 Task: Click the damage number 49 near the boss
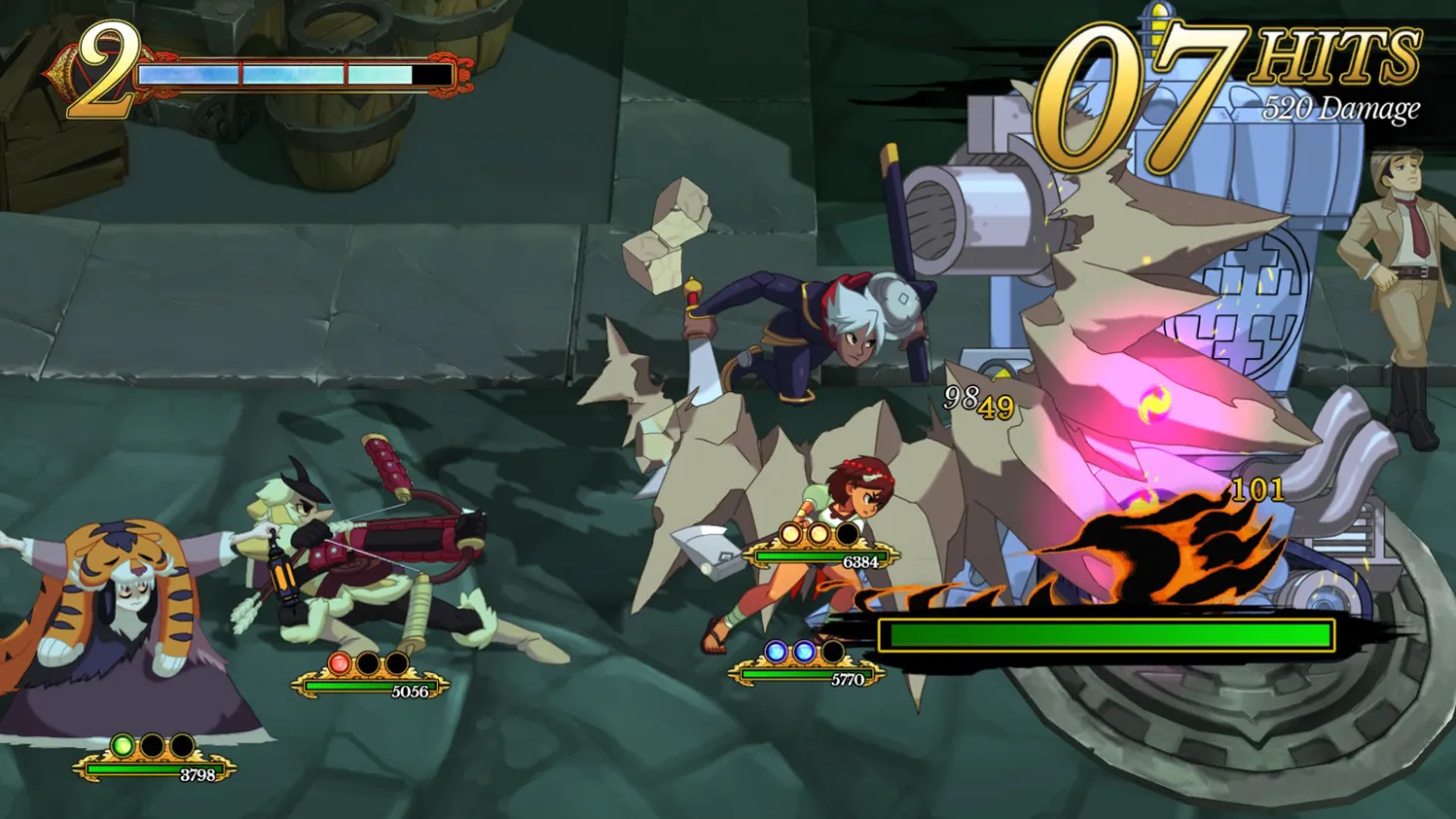tap(998, 406)
